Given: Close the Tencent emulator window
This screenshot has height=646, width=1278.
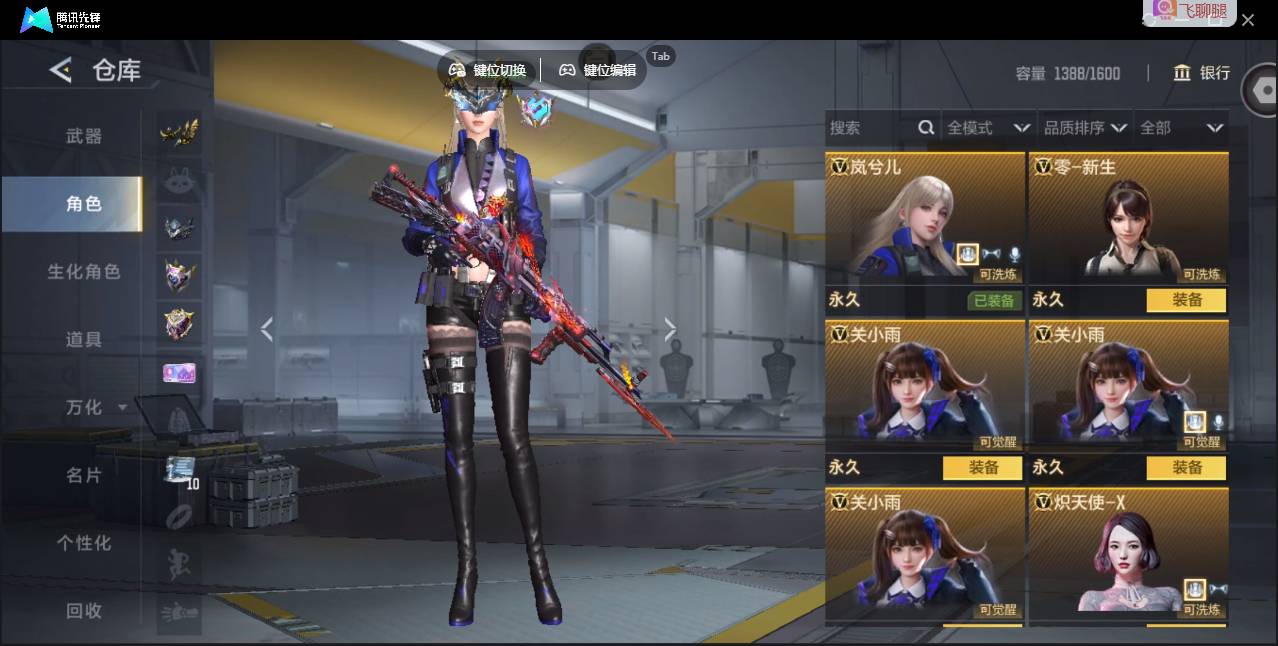Looking at the screenshot, I should pos(1248,20).
